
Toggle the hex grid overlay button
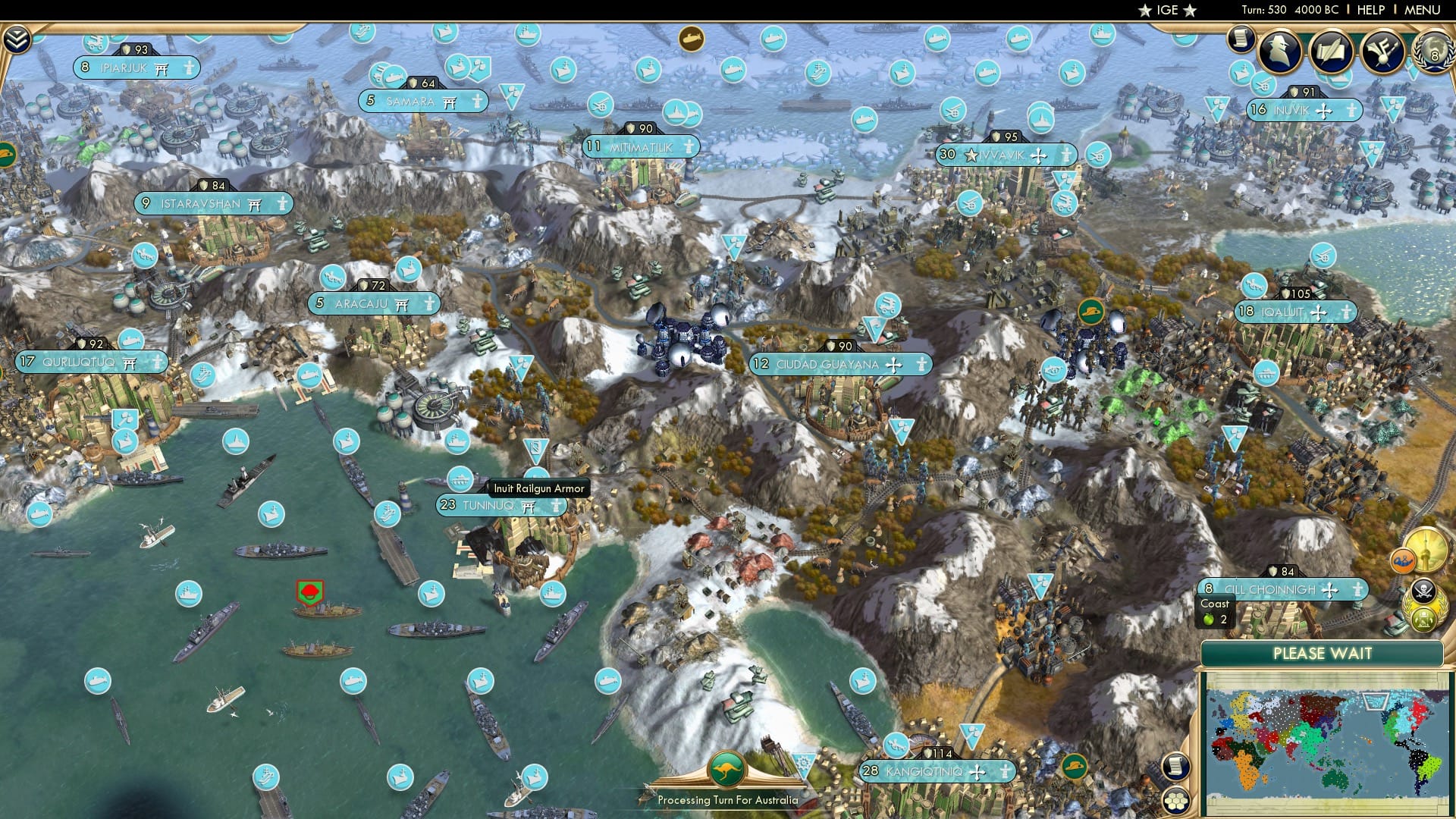coord(1176,801)
